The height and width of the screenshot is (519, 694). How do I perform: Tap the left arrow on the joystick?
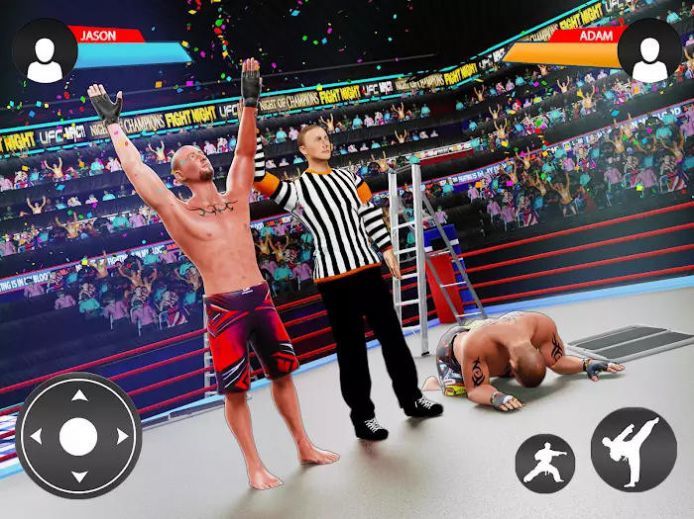tap(36, 437)
